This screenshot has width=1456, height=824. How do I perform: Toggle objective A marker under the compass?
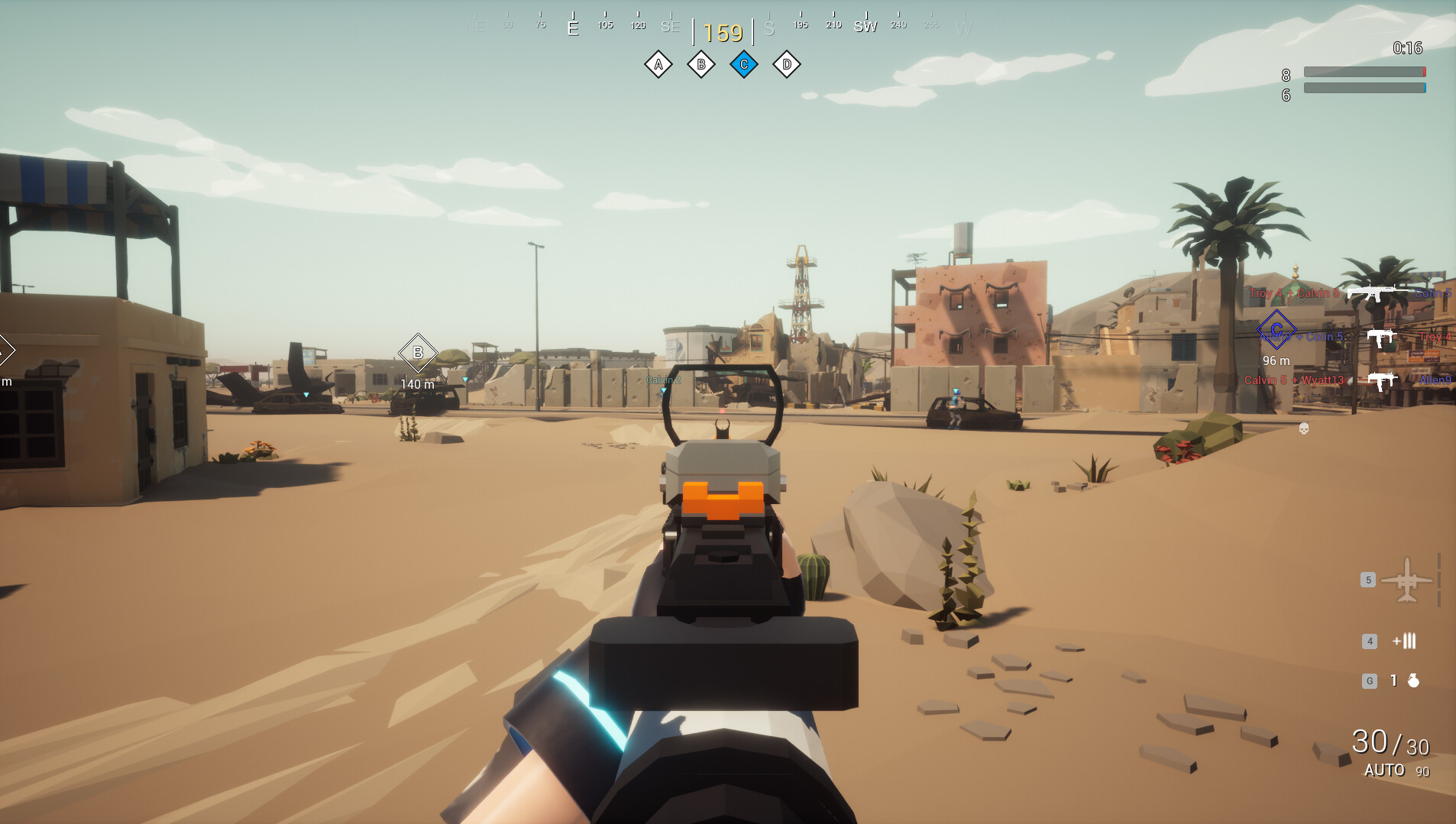[658, 64]
